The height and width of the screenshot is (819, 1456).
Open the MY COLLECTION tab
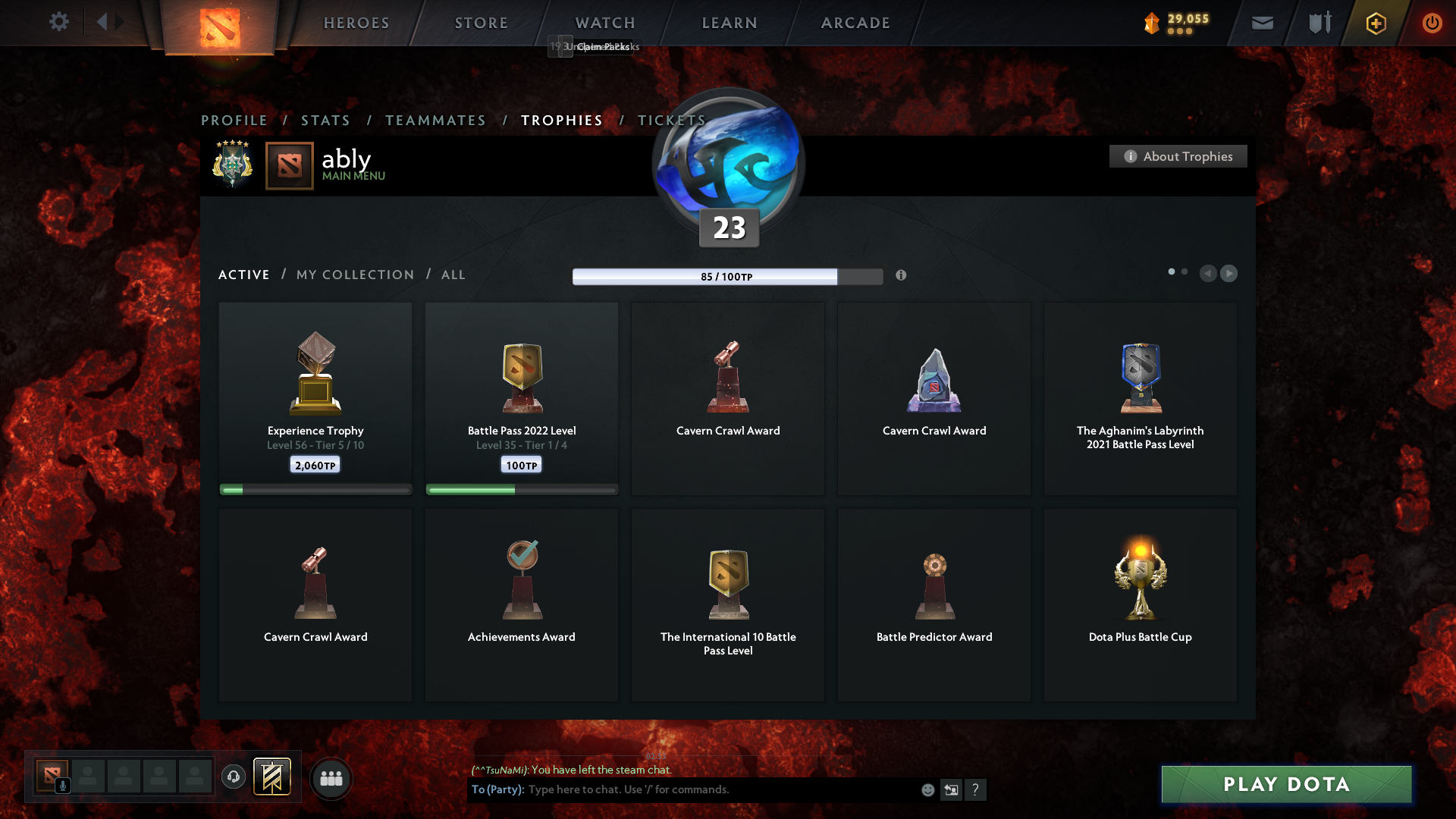click(x=354, y=275)
